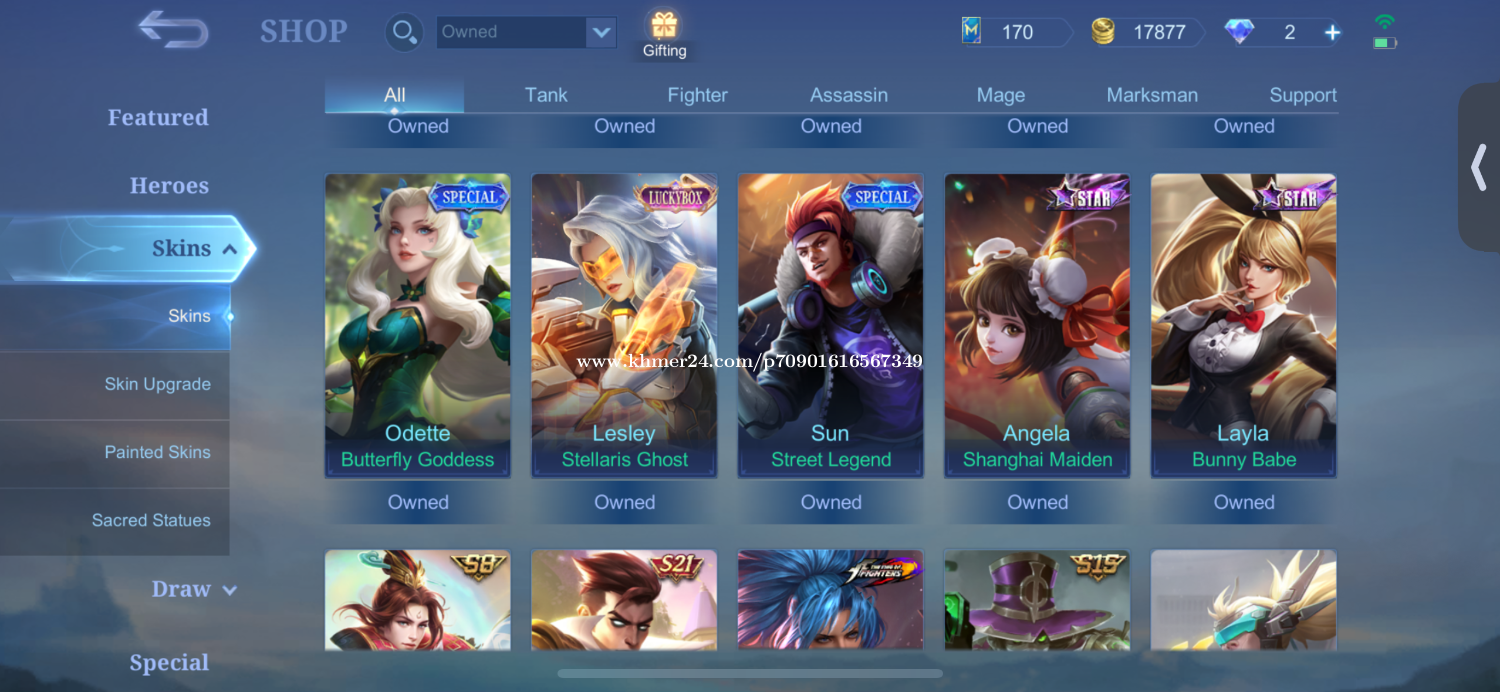Screen dimensions: 1500x692
Task: Select Sacred Statues entry
Action: (151, 520)
